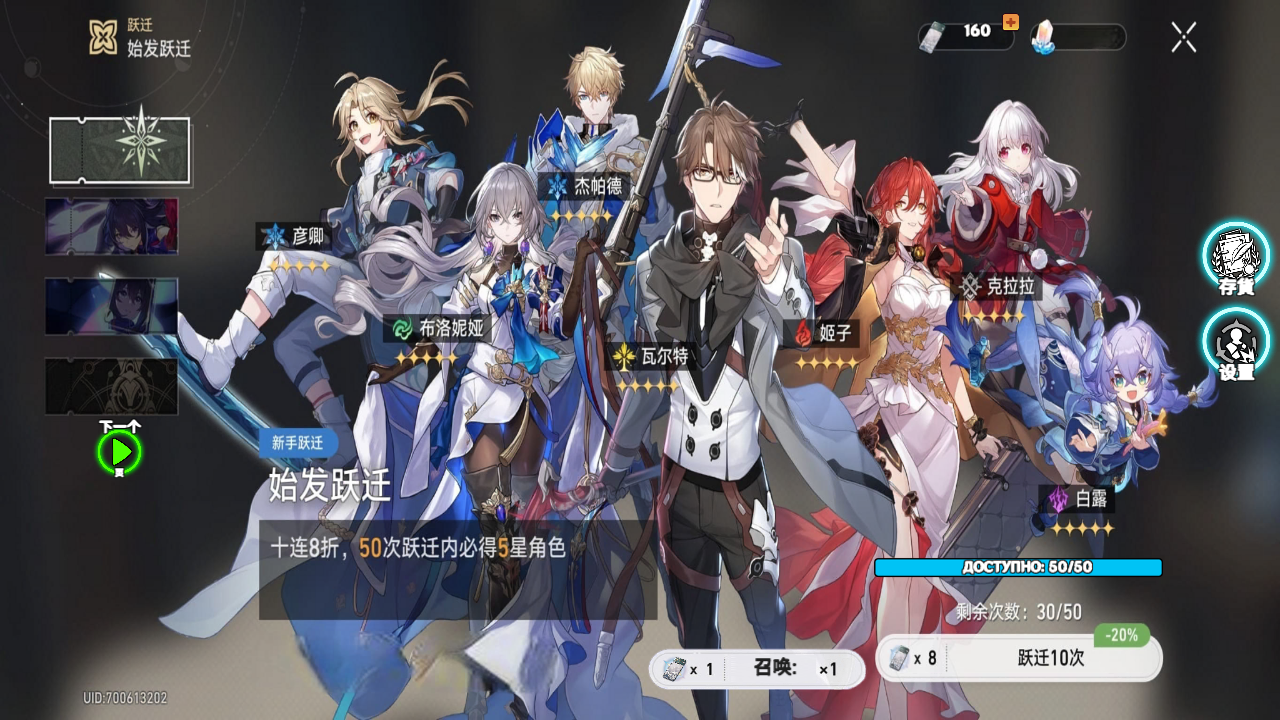The width and height of the screenshot is (1280, 720).
Task: Click the 下个 upcoming banner entry
Action: [x=111, y=386]
